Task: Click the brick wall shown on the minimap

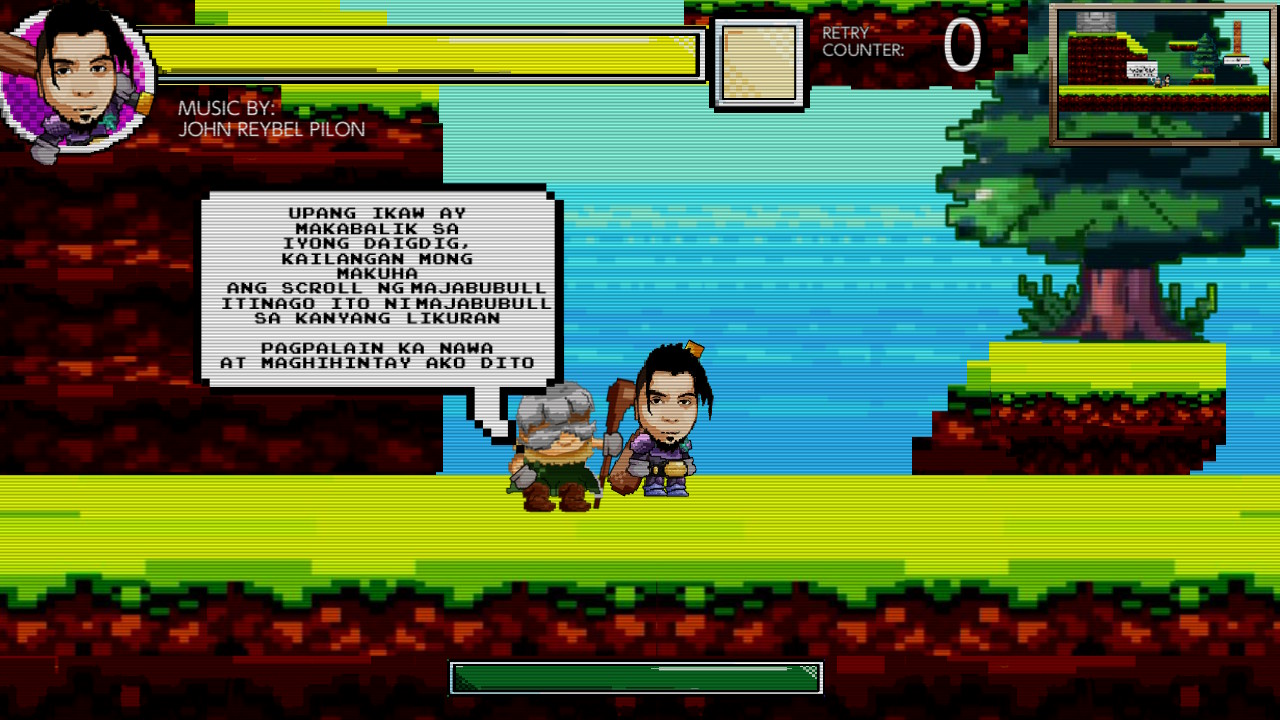Action: point(1094,23)
